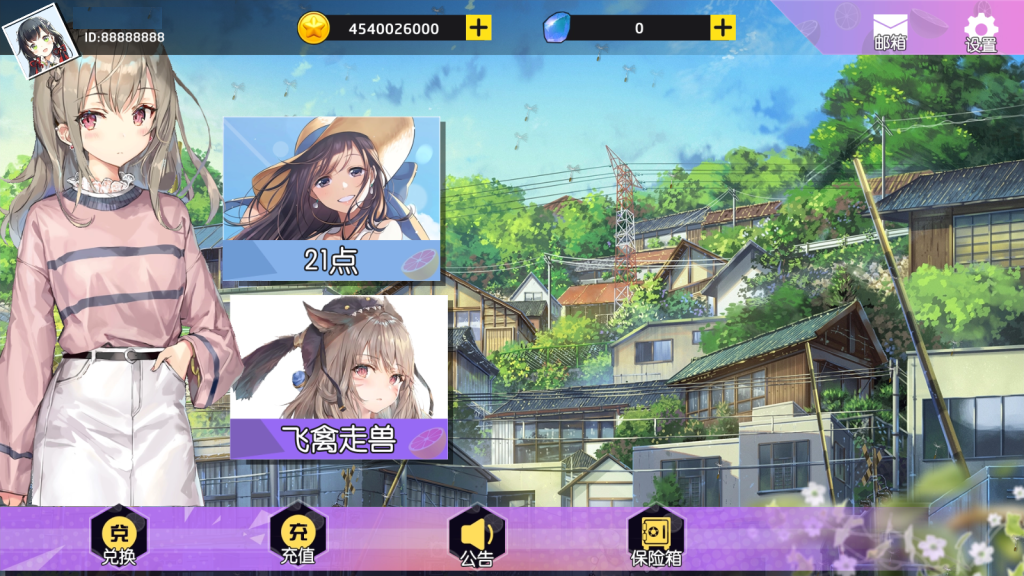
Task: Open the 邮箱 mailbox
Action: coord(889,31)
